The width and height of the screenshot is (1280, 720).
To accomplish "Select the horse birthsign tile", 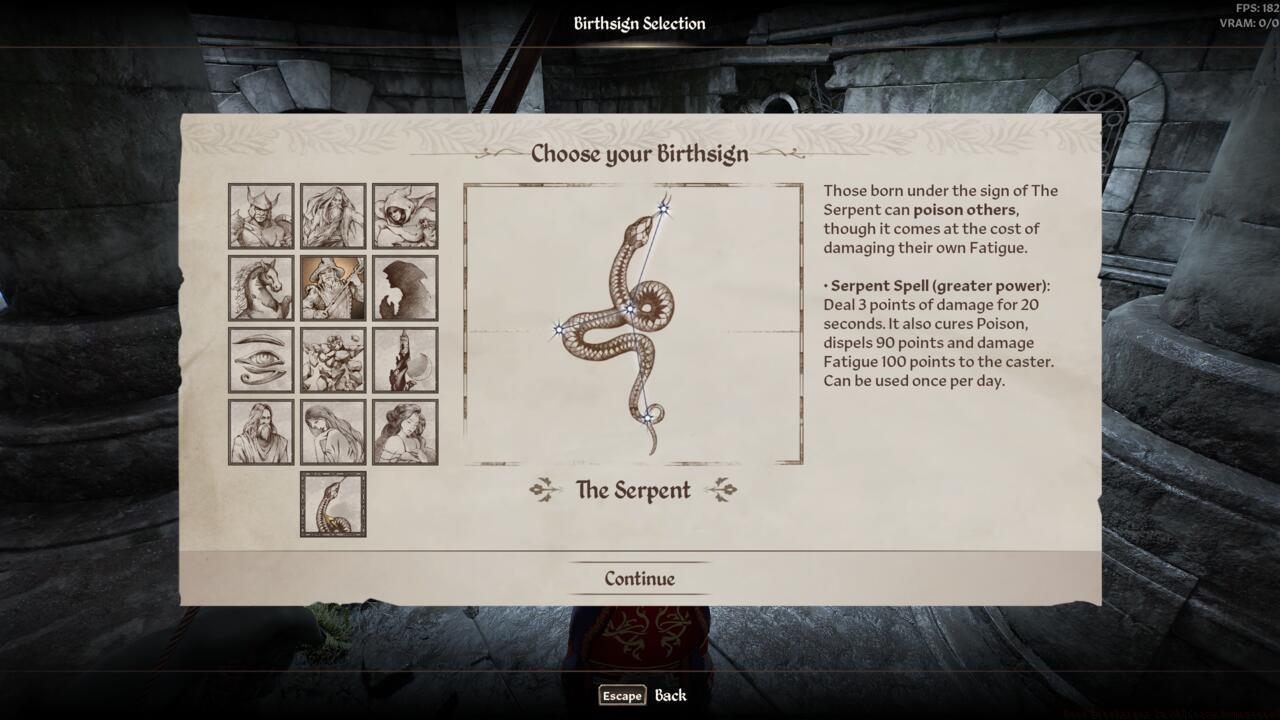I will coord(261,288).
